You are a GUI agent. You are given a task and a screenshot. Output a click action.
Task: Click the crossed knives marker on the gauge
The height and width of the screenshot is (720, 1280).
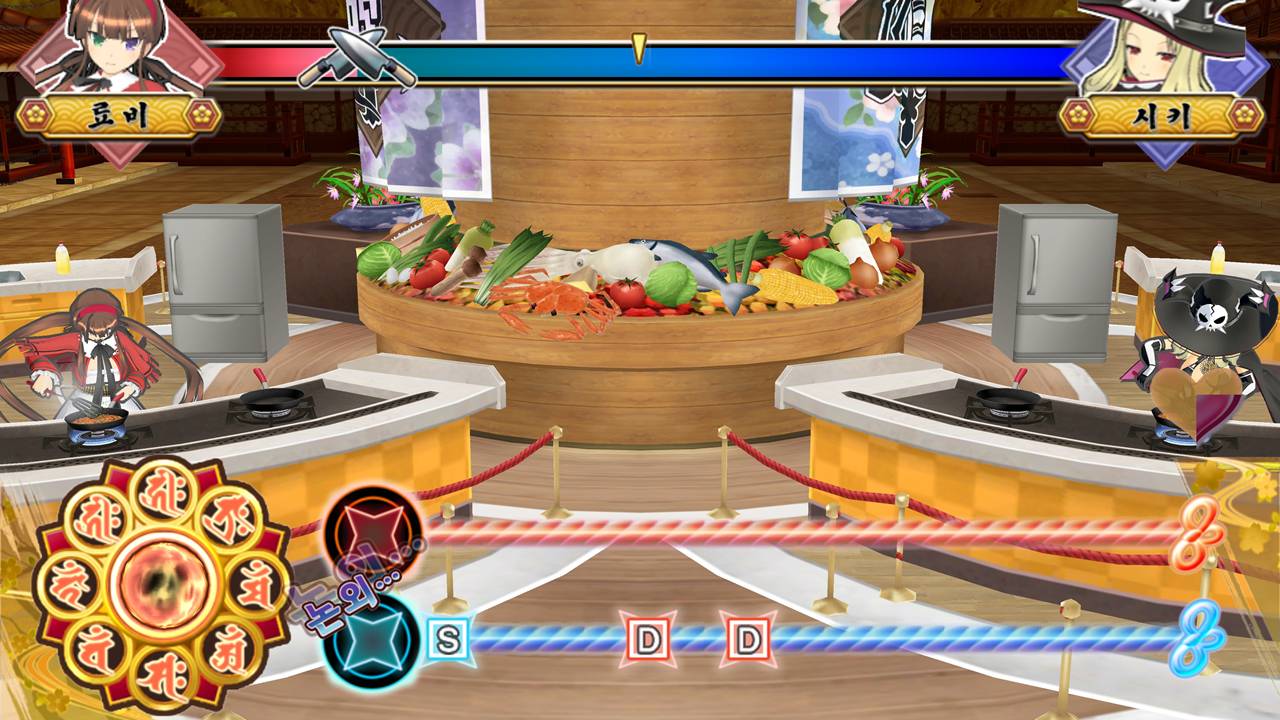coord(356,58)
